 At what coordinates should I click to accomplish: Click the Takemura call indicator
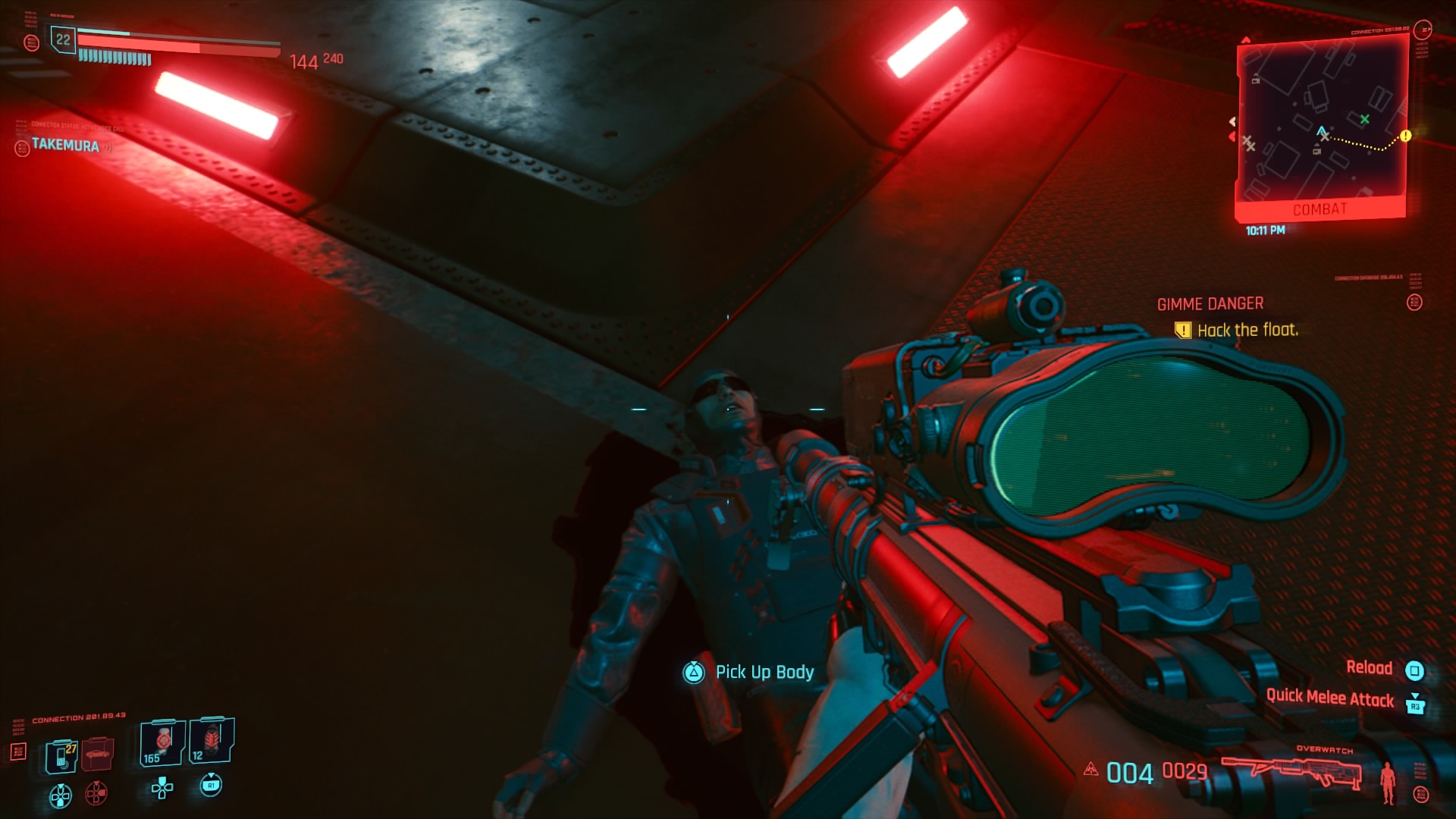pos(64,145)
